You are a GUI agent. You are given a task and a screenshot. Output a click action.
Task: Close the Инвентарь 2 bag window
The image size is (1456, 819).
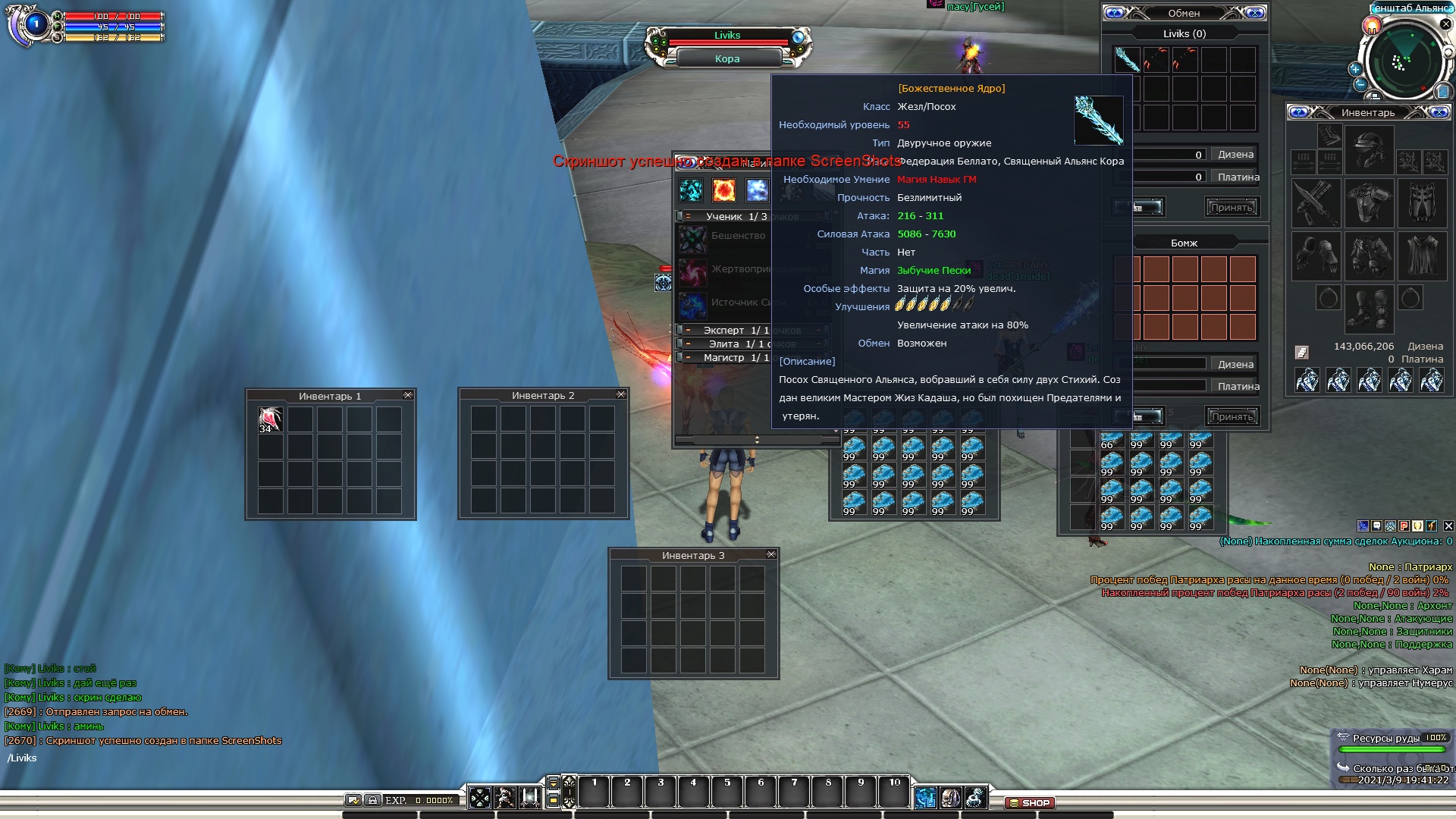(x=621, y=394)
